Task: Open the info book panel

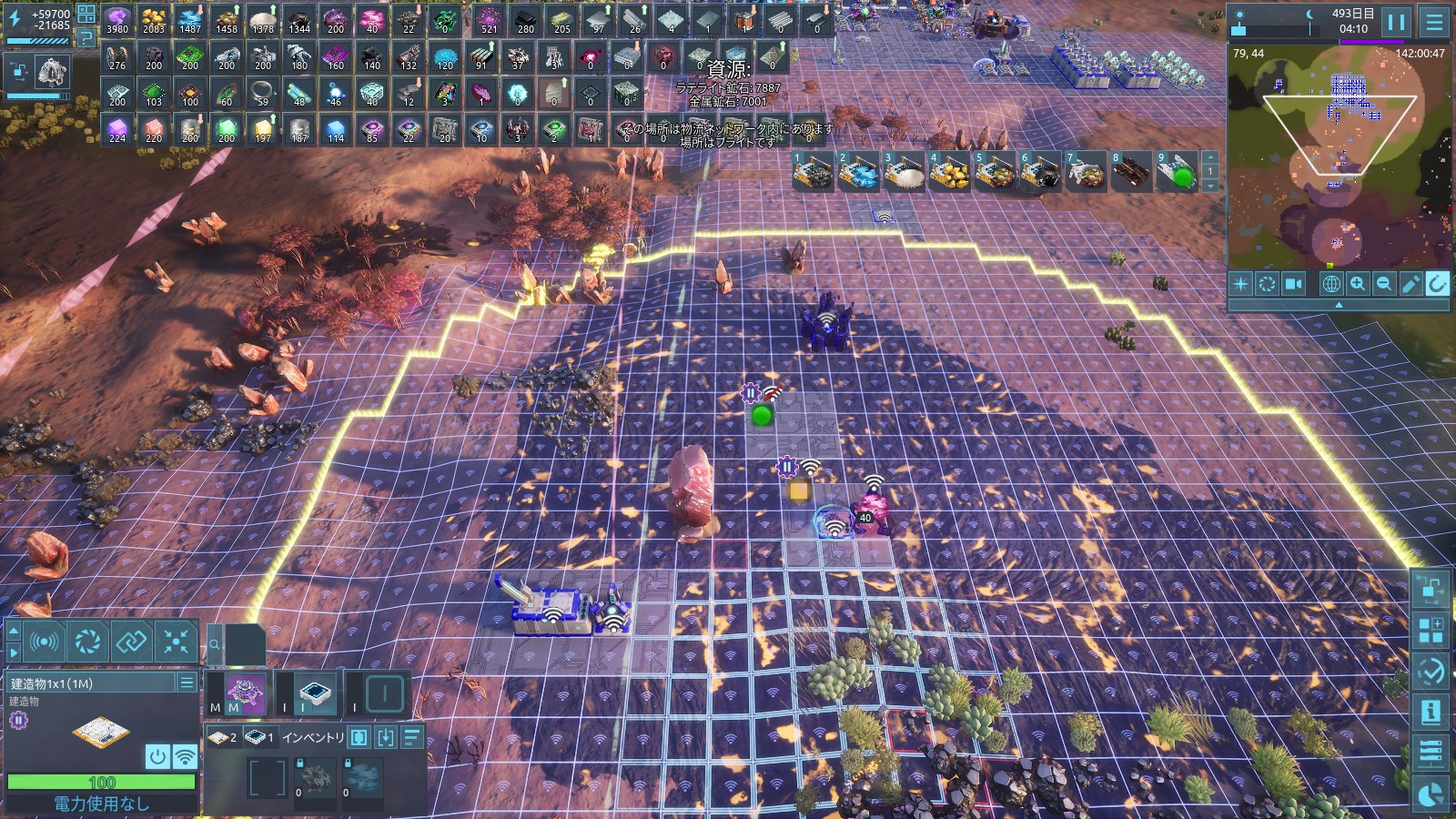Action: pos(1431,712)
